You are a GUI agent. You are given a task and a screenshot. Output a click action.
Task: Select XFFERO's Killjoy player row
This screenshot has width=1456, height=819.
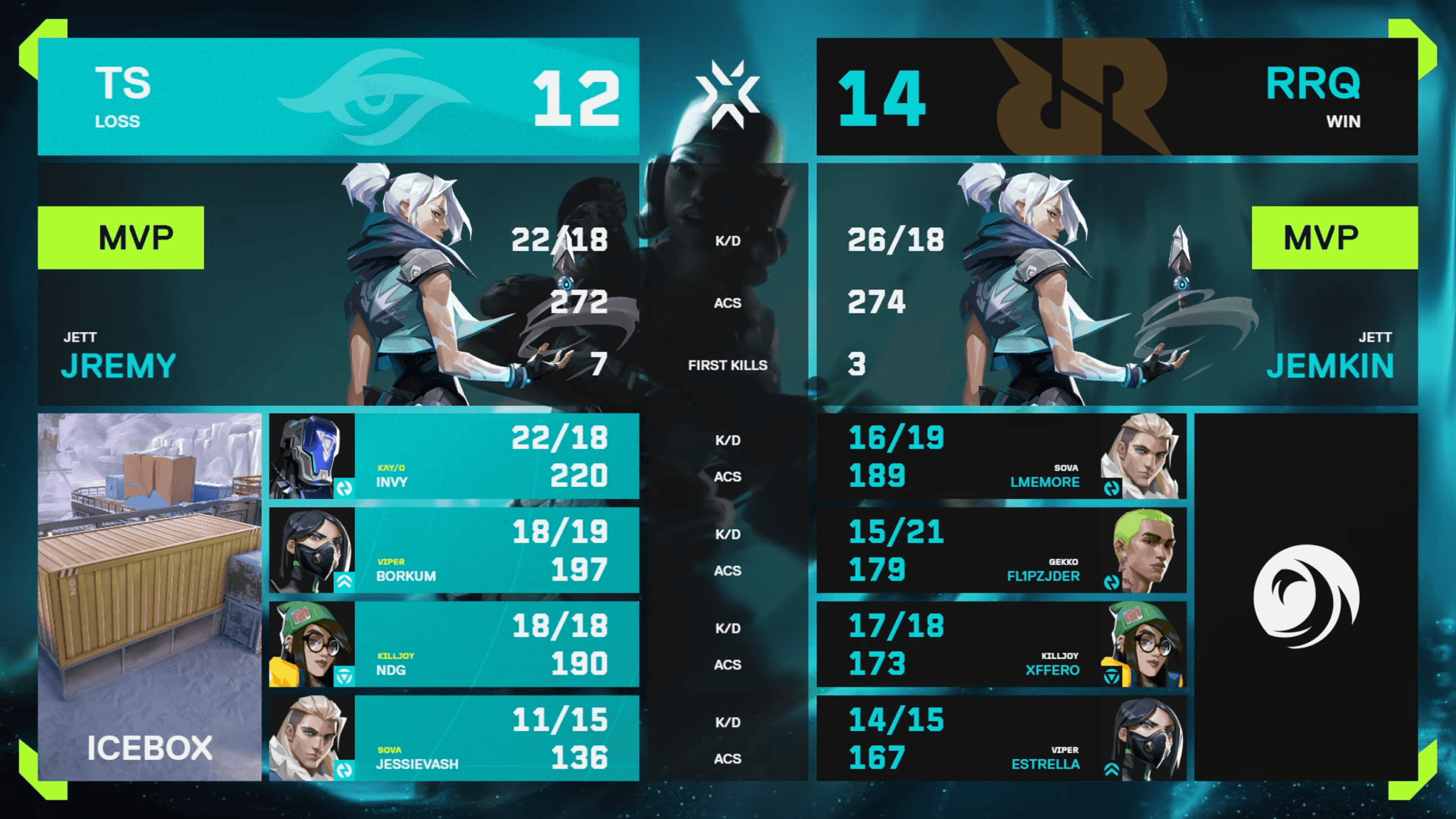(1001, 644)
